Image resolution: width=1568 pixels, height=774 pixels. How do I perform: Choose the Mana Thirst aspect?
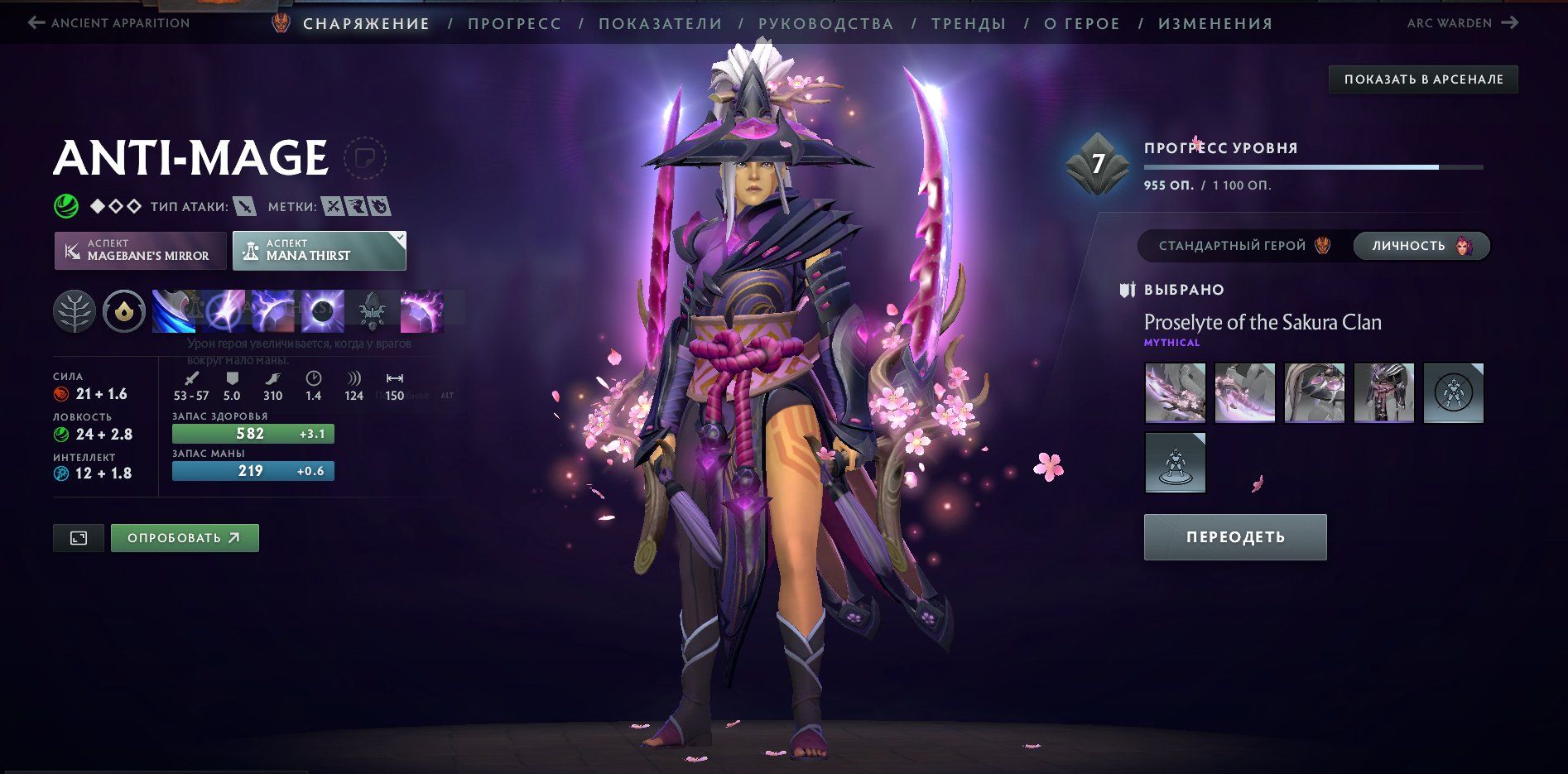(x=320, y=250)
